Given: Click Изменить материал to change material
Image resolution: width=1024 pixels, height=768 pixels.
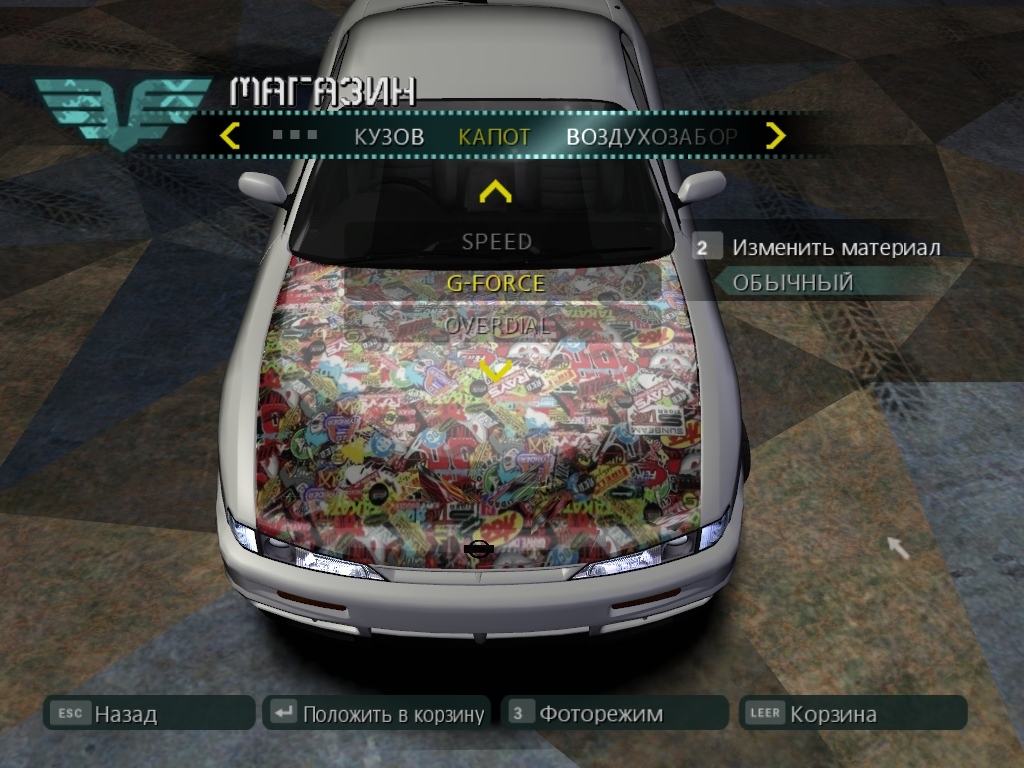Looking at the screenshot, I should pyautogui.click(x=835, y=247).
